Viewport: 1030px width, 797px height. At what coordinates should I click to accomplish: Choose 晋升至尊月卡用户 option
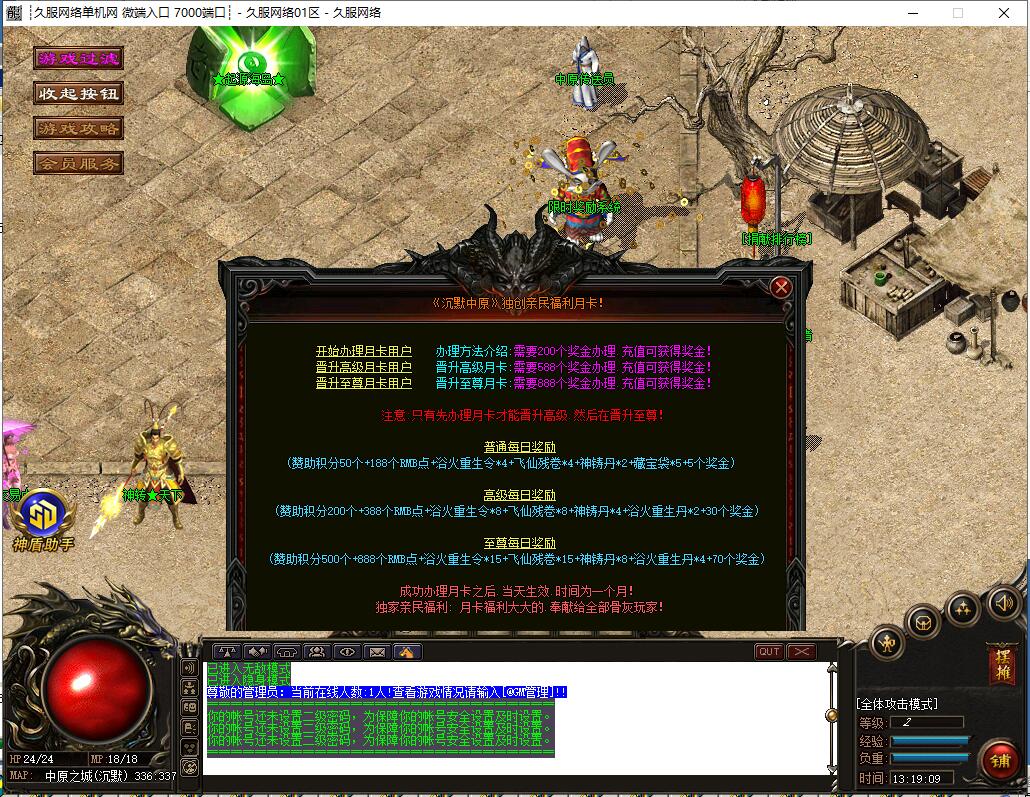click(364, 384)
